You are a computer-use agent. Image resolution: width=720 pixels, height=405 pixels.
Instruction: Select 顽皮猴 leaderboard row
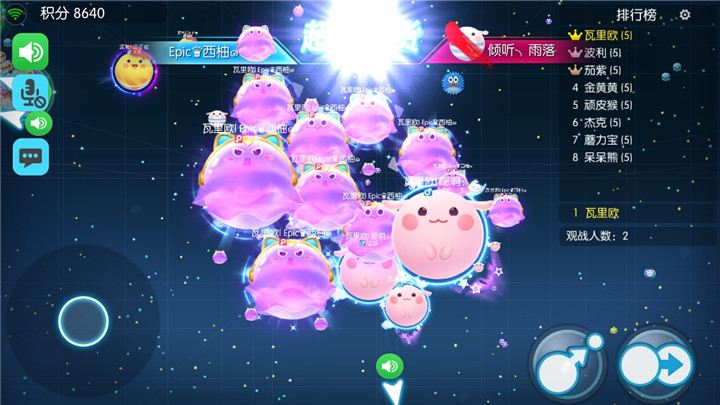[x=602, y=105]
